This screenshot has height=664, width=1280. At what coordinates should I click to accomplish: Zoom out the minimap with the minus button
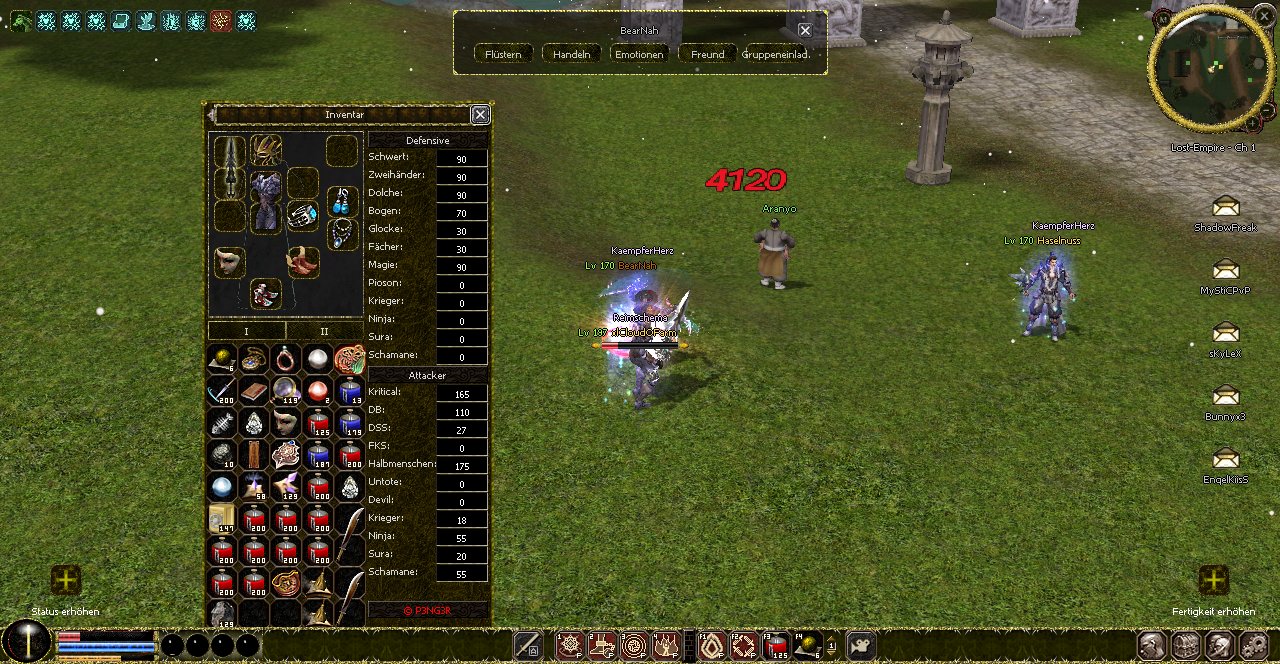click(x=1267, y=108)
